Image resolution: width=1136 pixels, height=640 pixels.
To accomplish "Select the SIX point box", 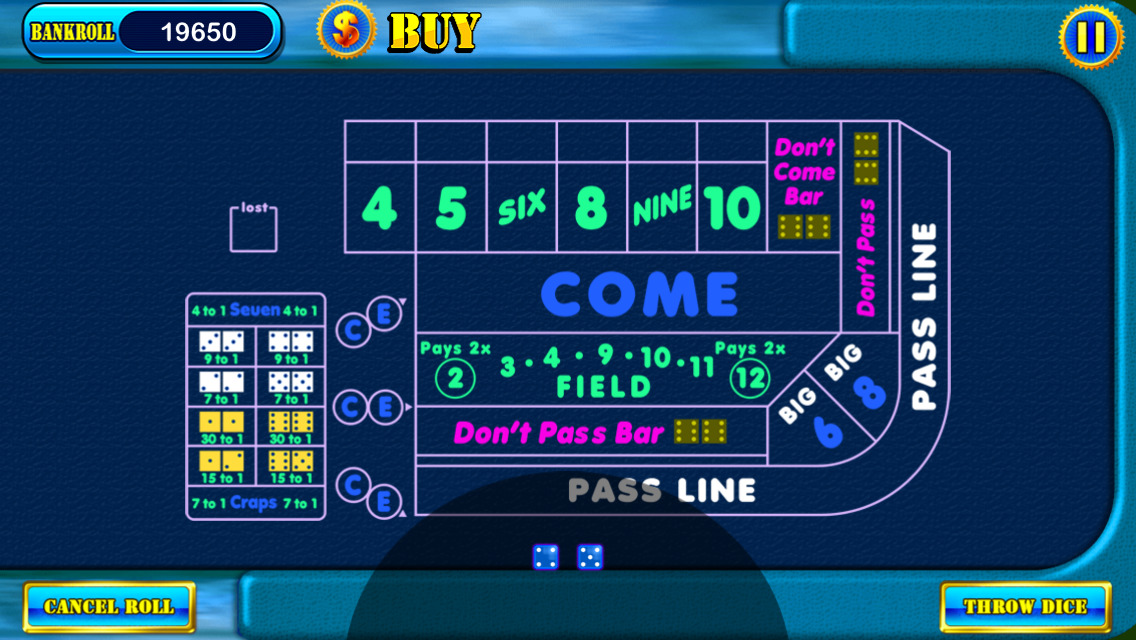I will 522,208.
